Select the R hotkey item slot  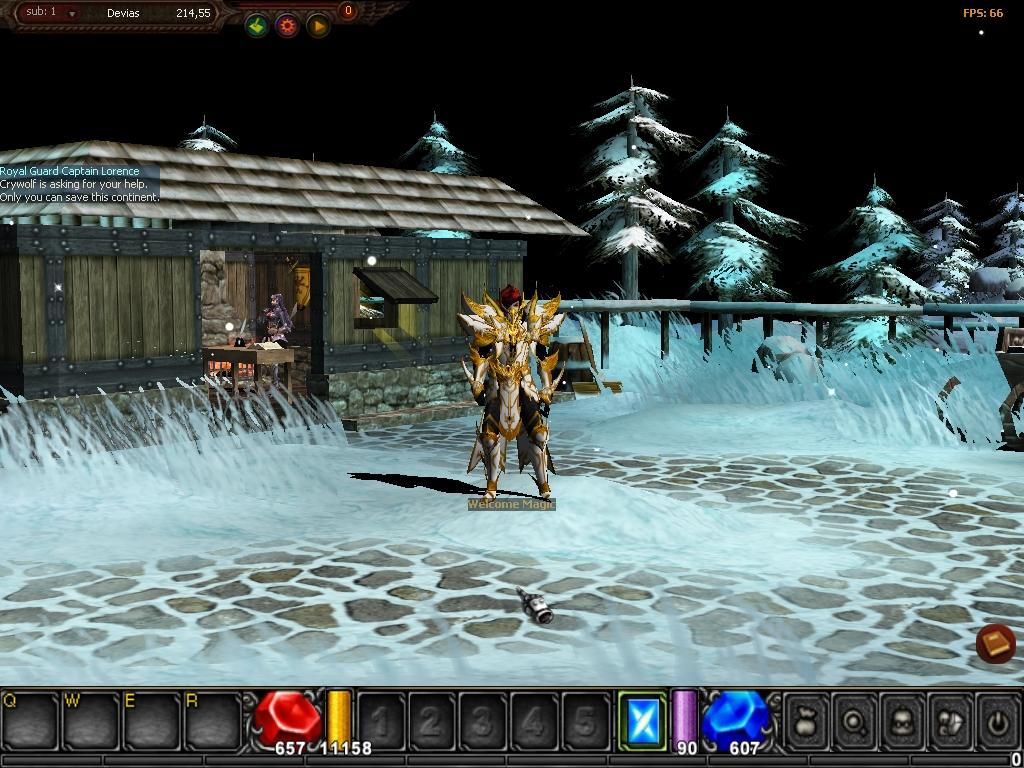(212, 720)
